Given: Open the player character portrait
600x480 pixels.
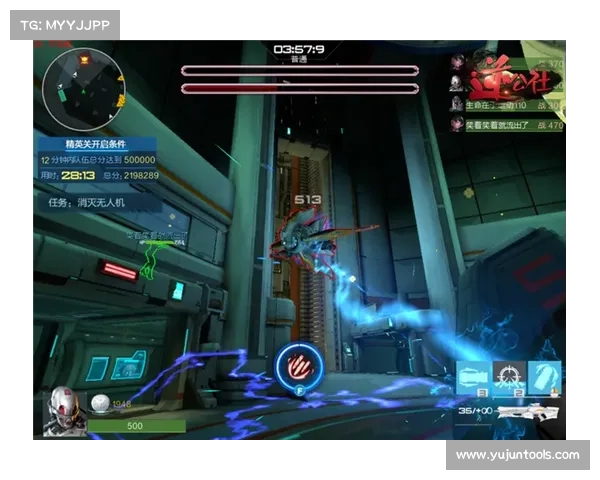Looking at the screenshot, I should (x=62, y=409).
